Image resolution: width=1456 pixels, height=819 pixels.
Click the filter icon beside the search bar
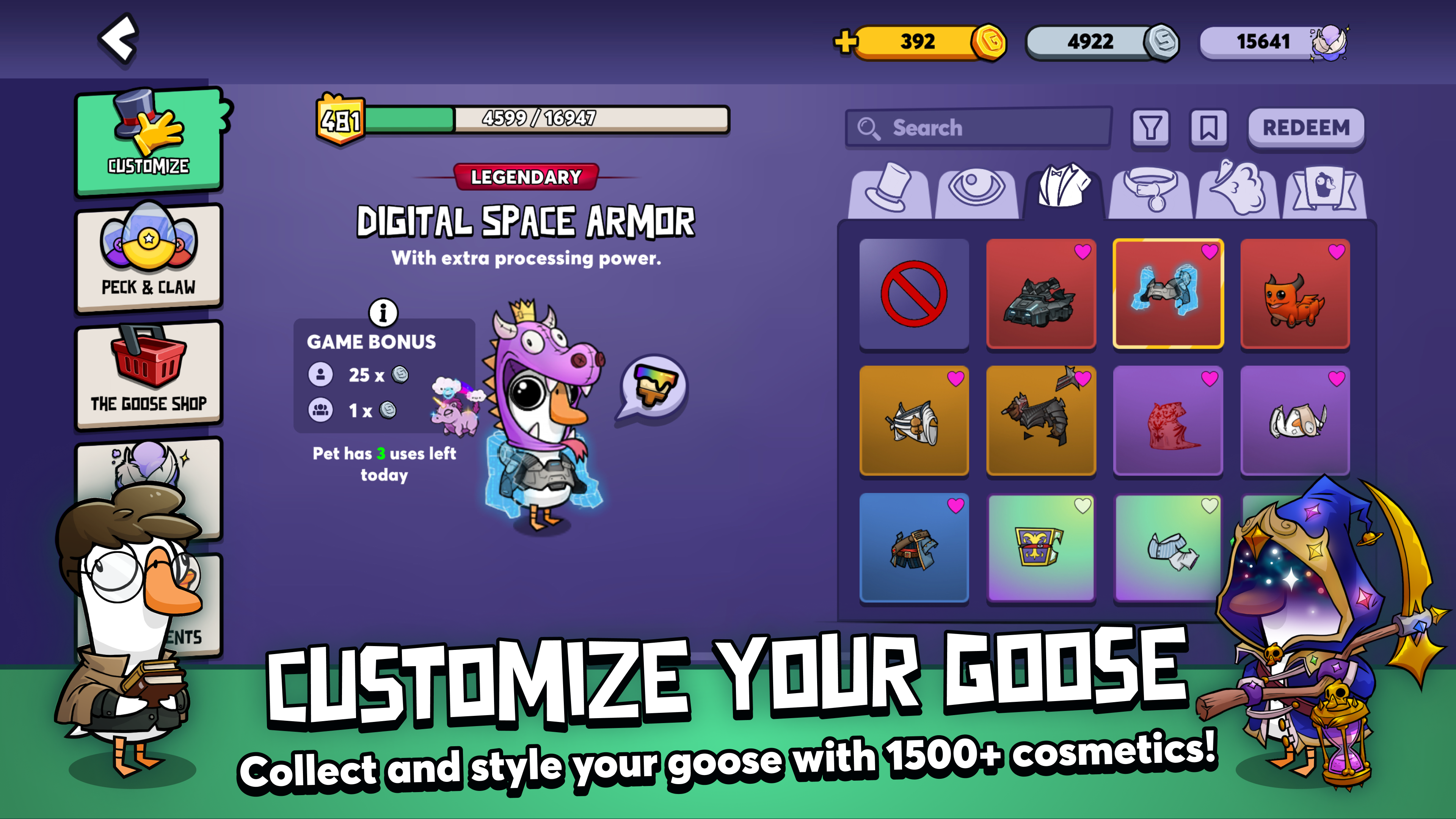pos(1152,128)
